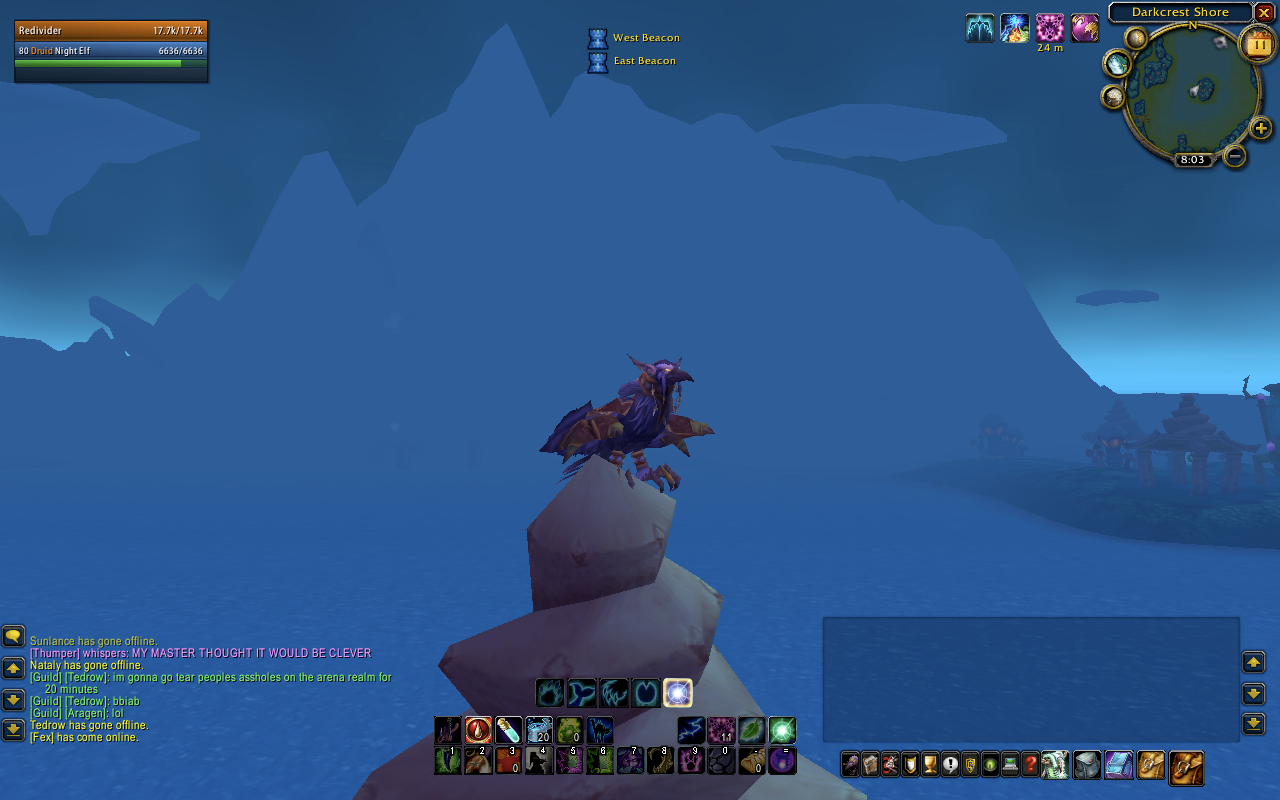Open the chat menu speech bubble button

pyautogui.click(x=13, y=636)
